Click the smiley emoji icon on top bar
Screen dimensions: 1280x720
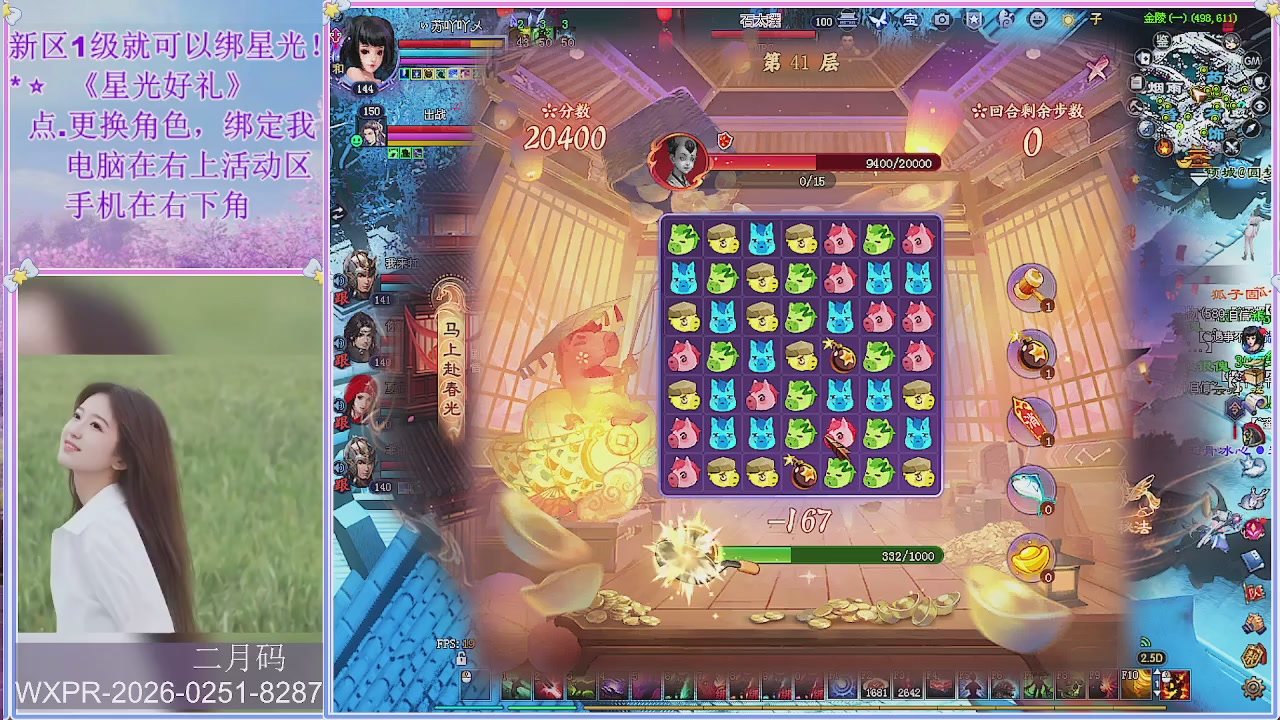click(1036, 19)
